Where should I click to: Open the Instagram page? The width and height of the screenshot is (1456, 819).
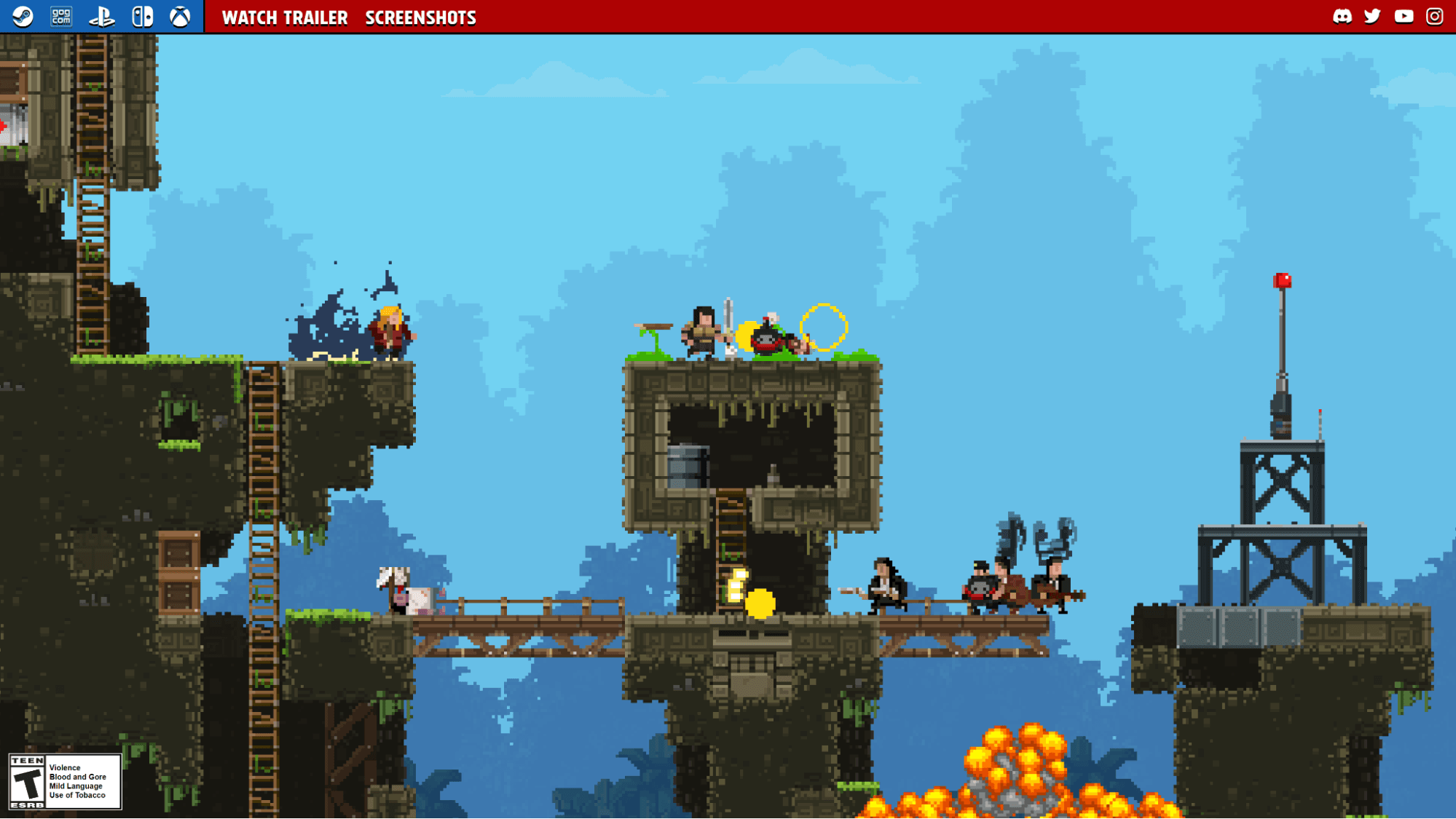point(1434,16)
